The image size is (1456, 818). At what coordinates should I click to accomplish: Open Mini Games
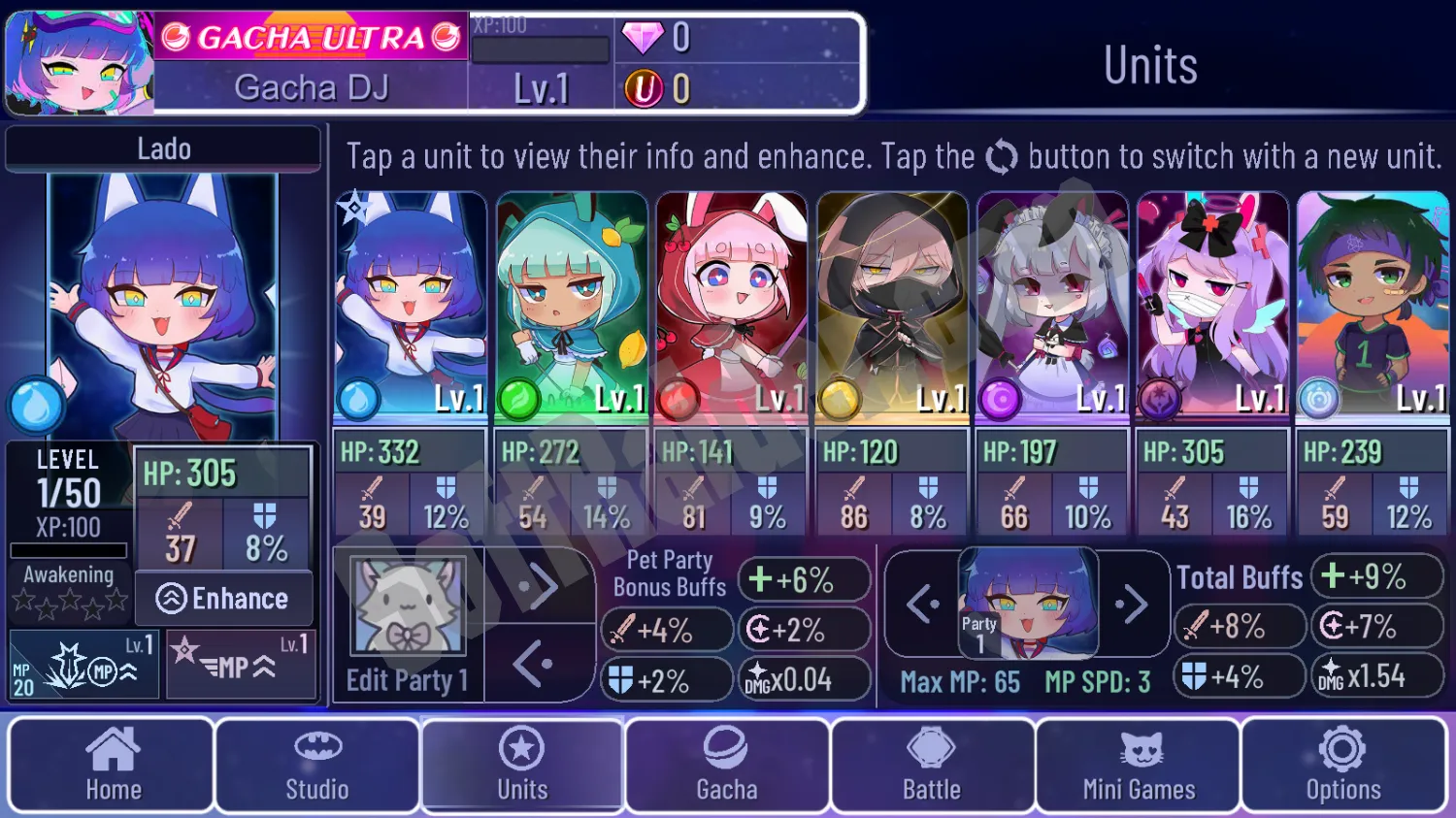pos(1138,765)
